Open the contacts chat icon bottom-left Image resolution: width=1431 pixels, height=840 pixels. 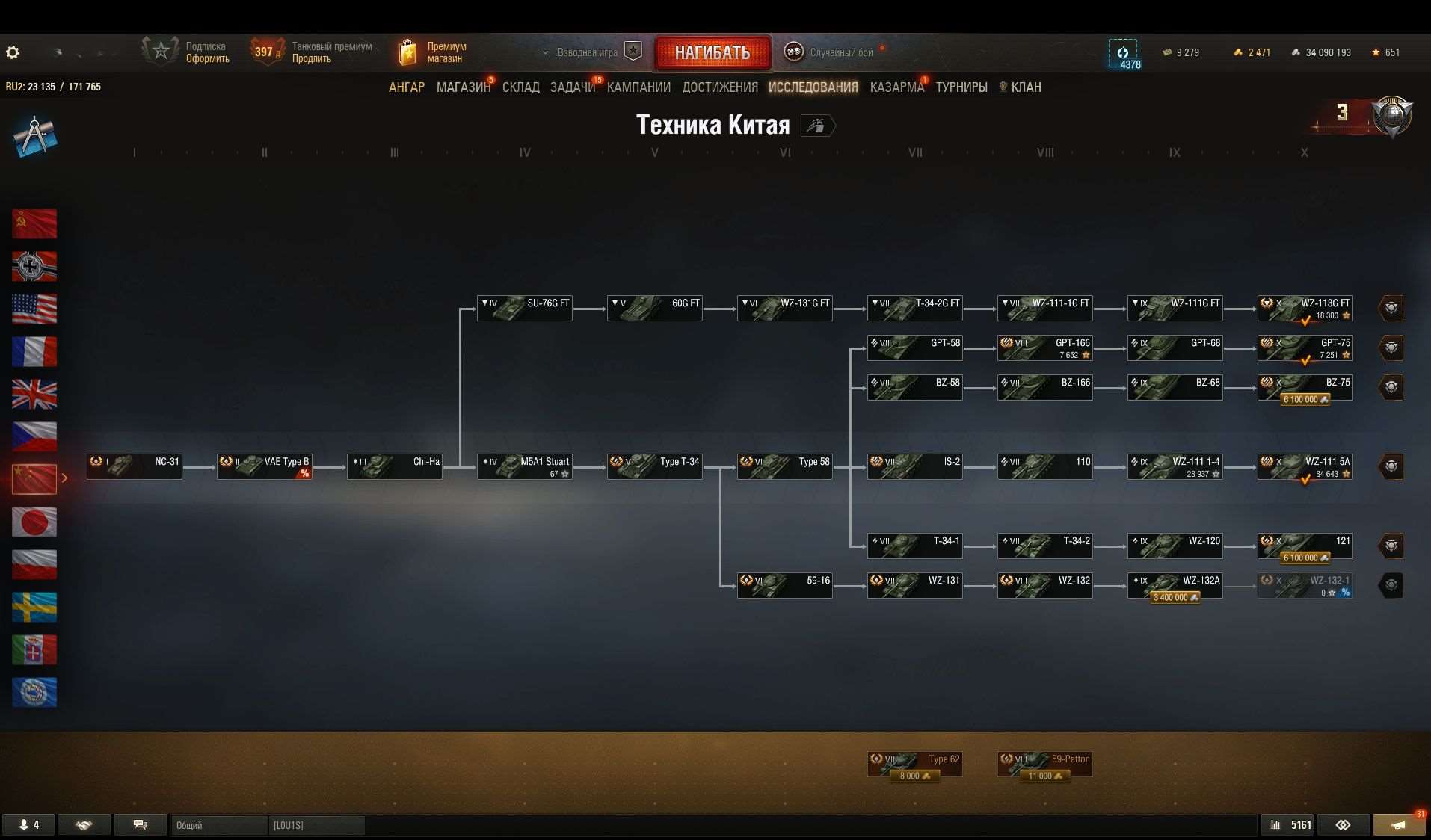coord(140,824)
